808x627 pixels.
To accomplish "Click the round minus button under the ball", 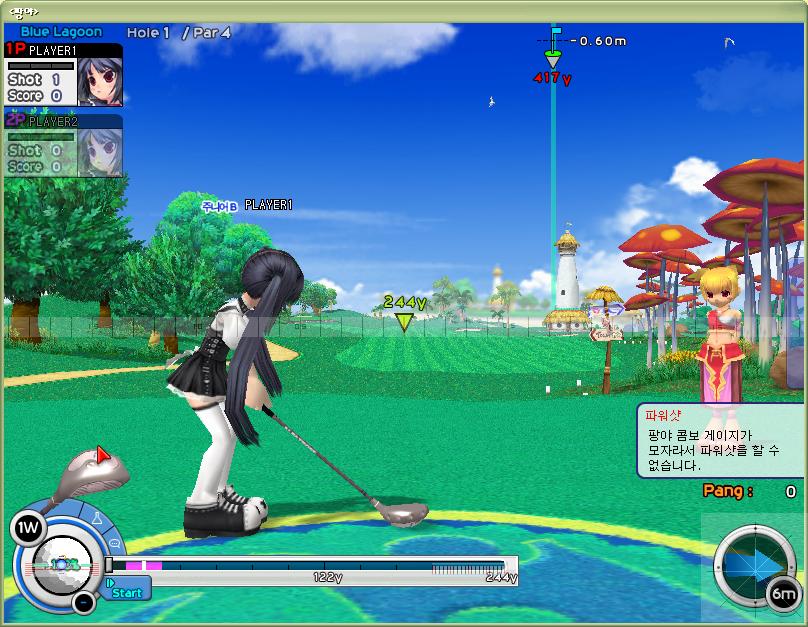I will [x=84, y=602].
